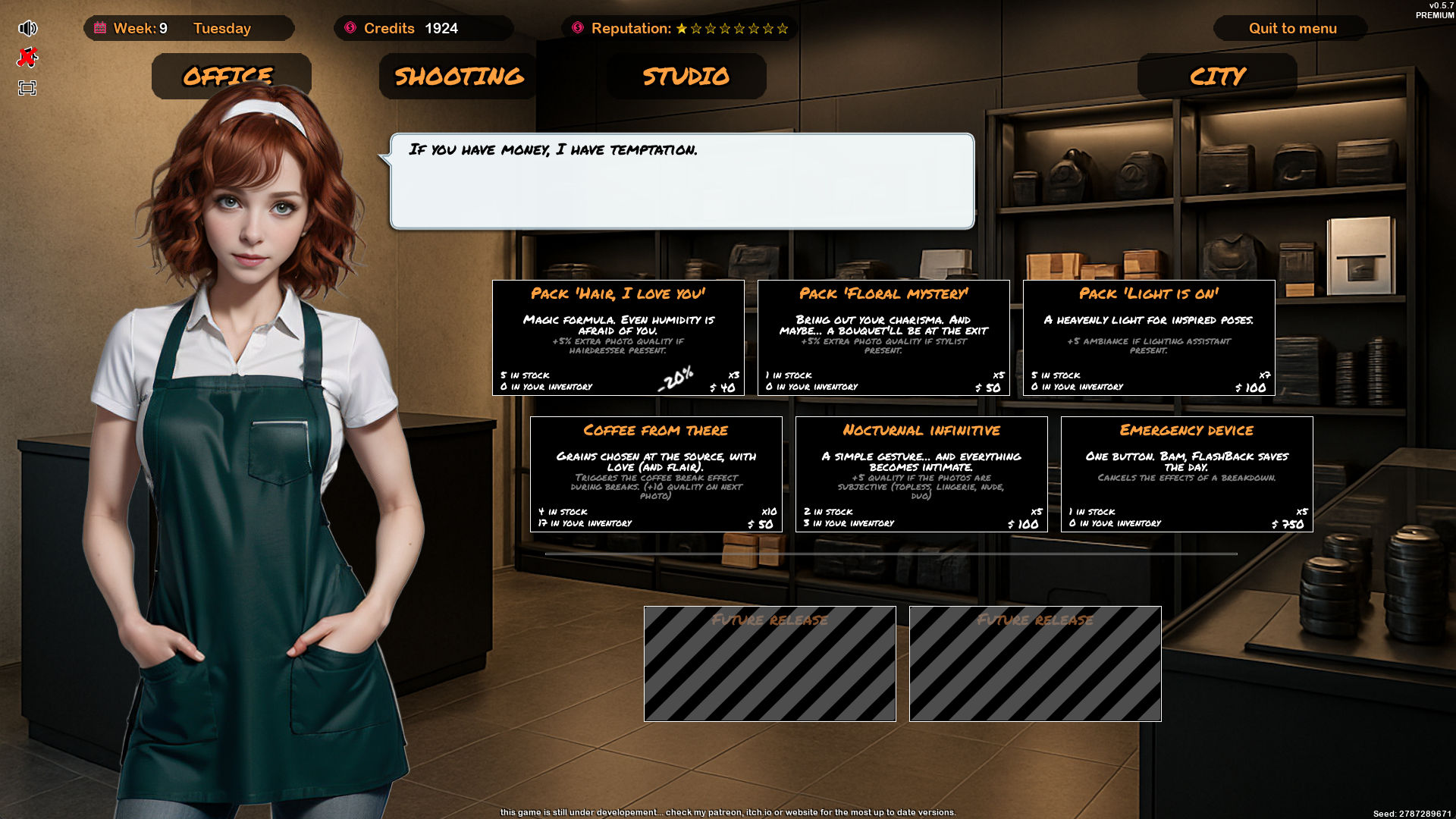This screenshot has height=819, width=1456.
Task: Buy the Pack 'Light is on' card
Action: click(1149, 337)
